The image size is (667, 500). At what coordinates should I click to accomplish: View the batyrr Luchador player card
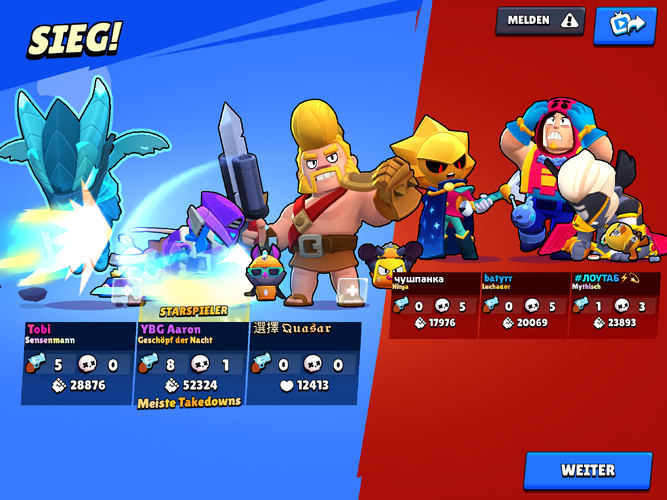pos(523,304)
